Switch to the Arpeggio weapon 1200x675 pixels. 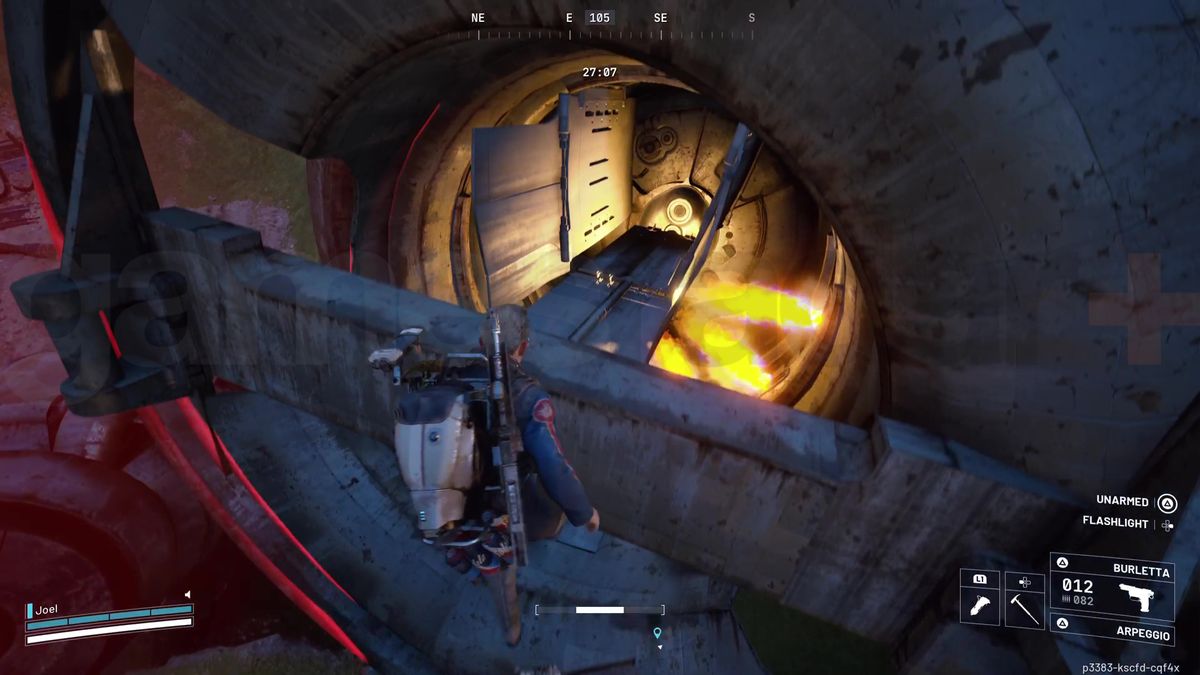[1111, 630]
